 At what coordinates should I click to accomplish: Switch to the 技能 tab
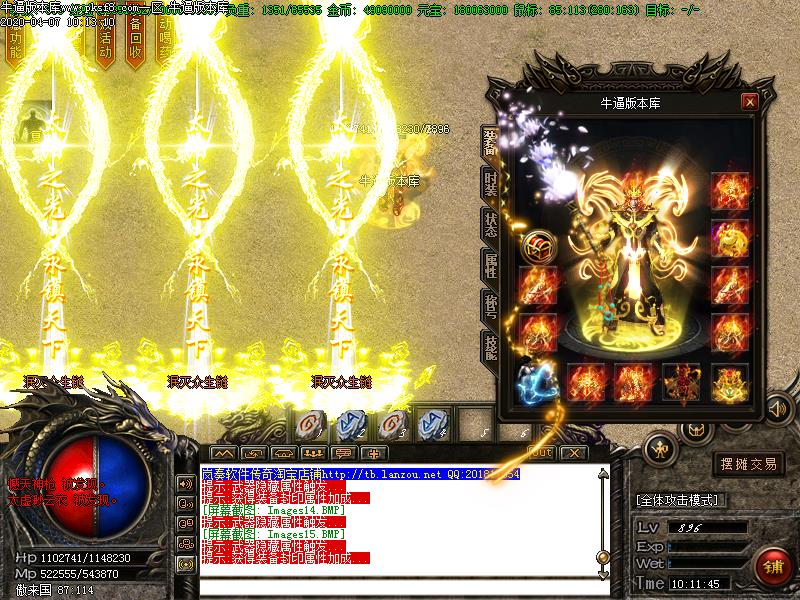click(x=491, y=347)
